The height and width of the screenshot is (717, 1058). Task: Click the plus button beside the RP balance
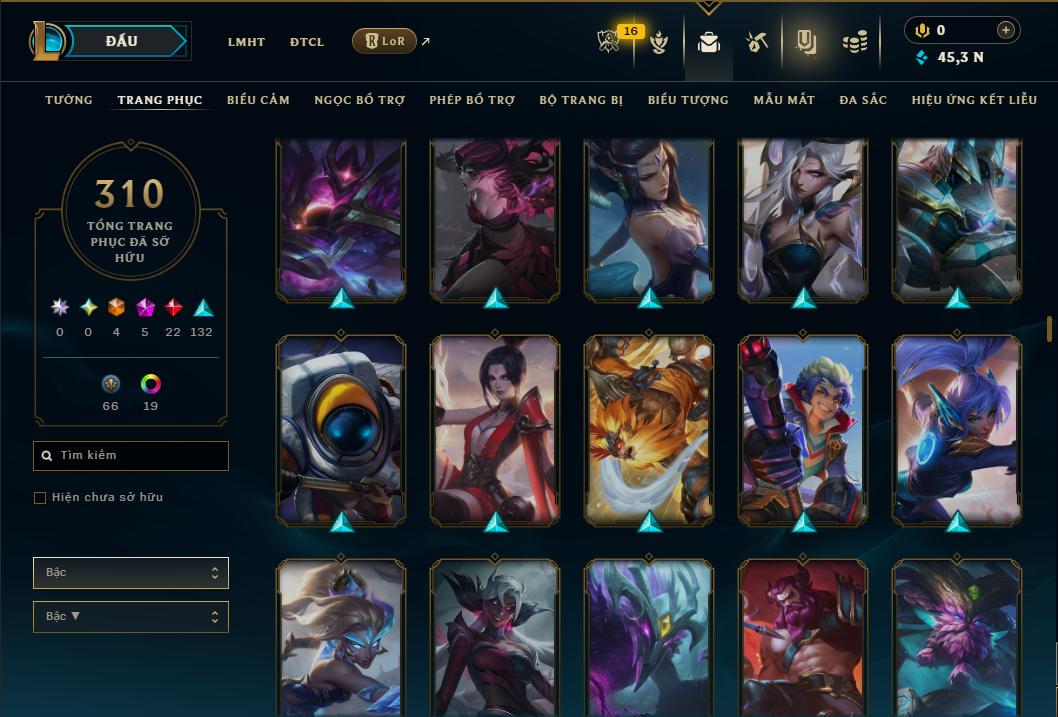(x=1006, y=30)
